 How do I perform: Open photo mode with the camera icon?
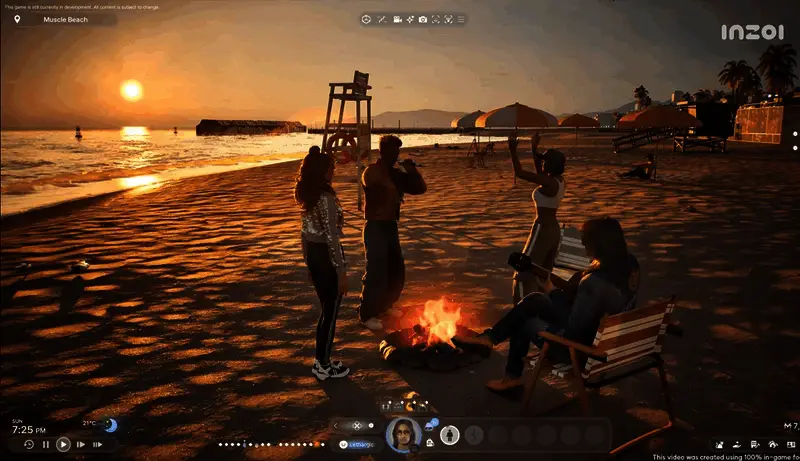(423, 19)
